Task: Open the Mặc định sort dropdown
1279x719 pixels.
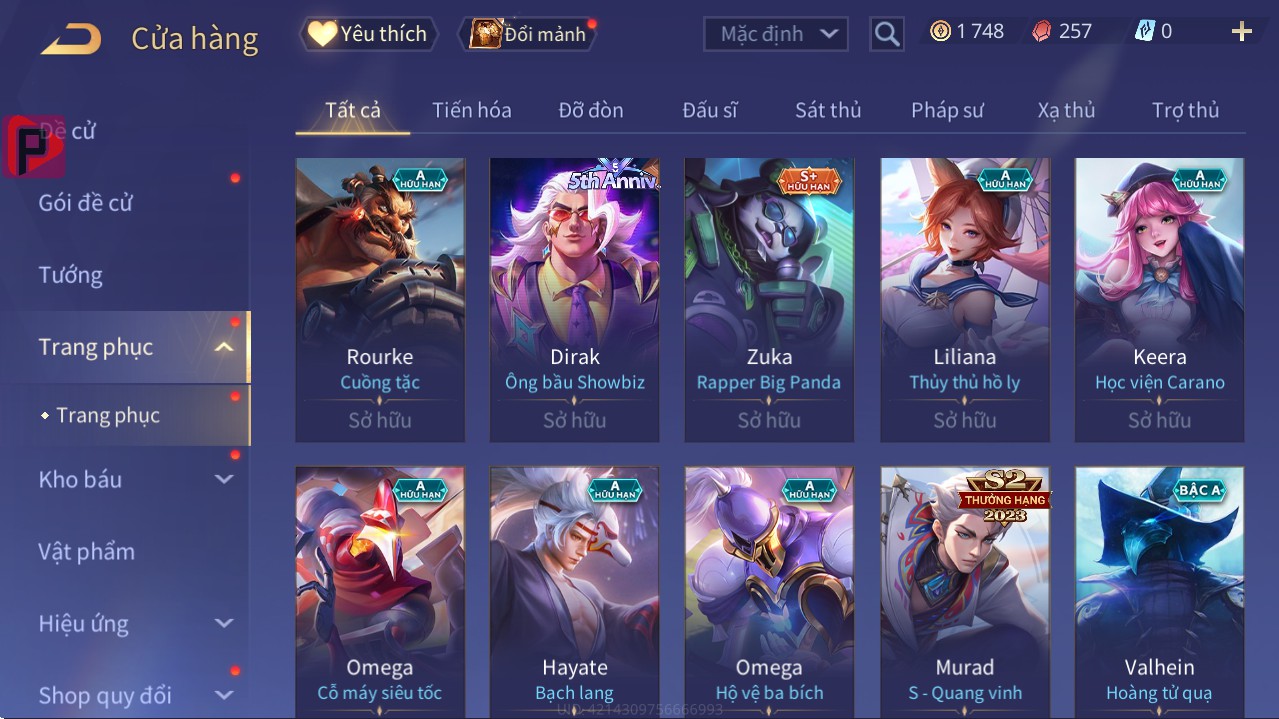Action: tap(776, 34)
